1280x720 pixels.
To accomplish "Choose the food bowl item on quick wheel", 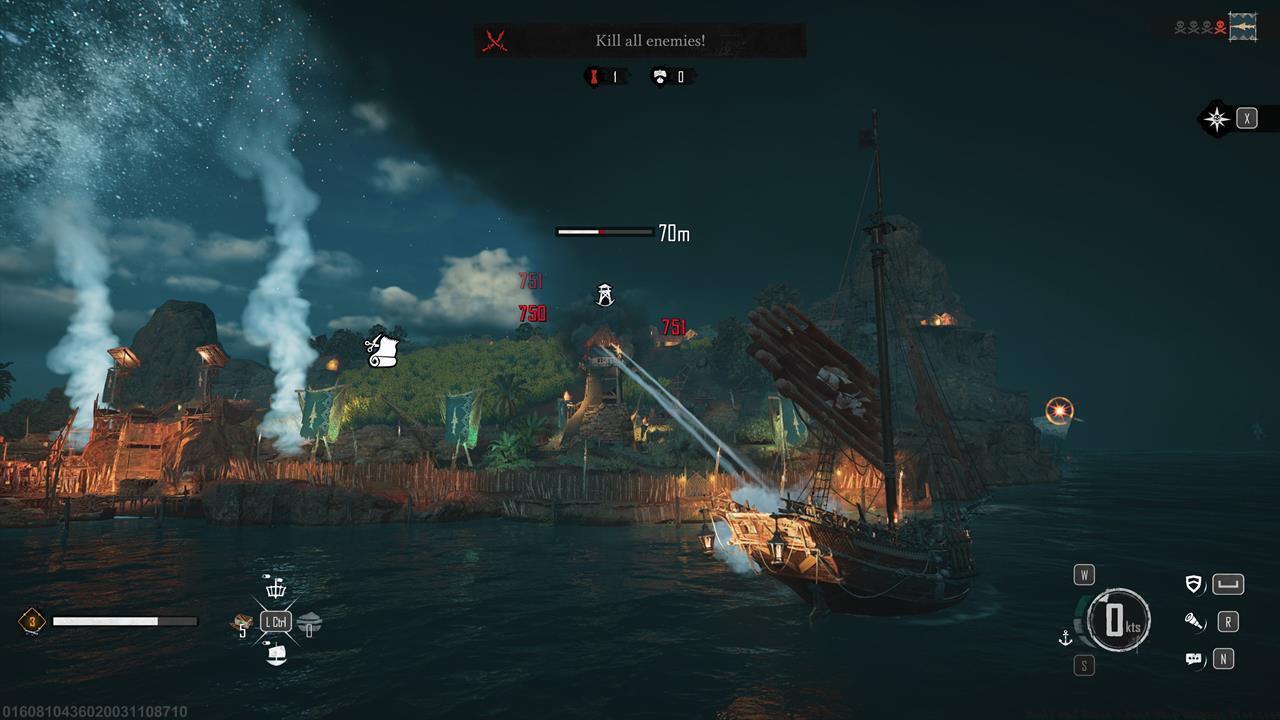I will [x=309, y=622].
